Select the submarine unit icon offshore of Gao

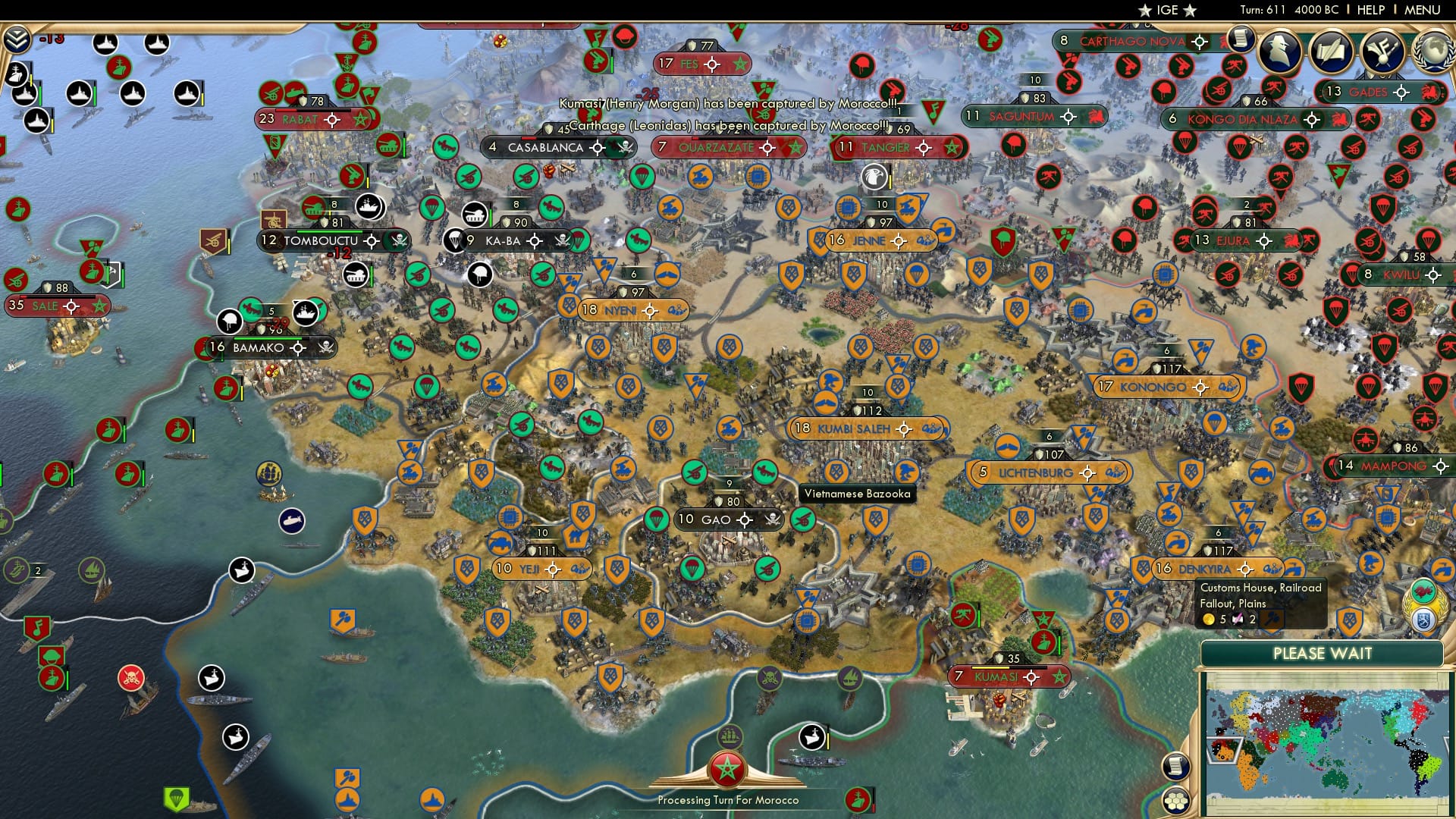tap(290, 521)
